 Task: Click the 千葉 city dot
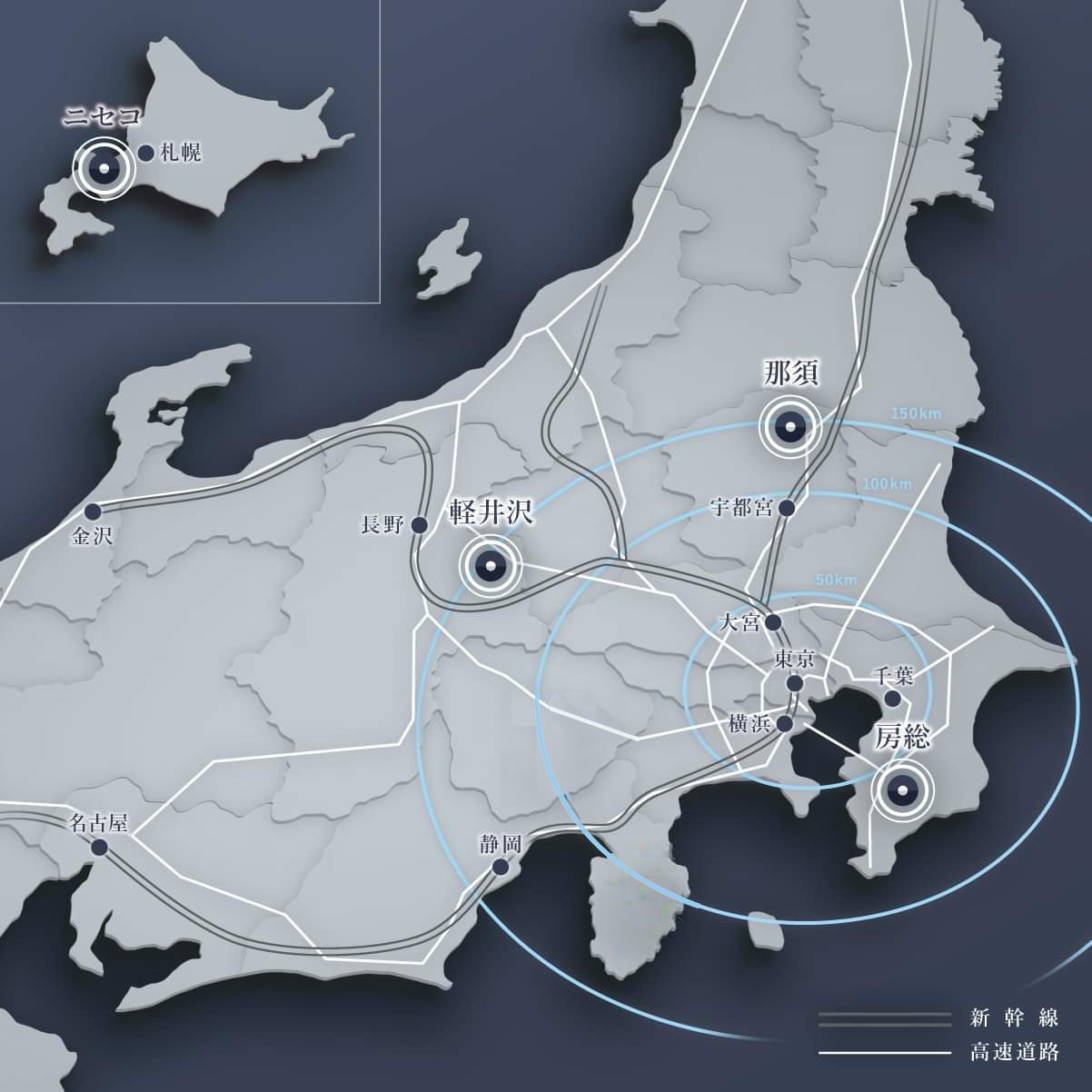click(893, 699)
